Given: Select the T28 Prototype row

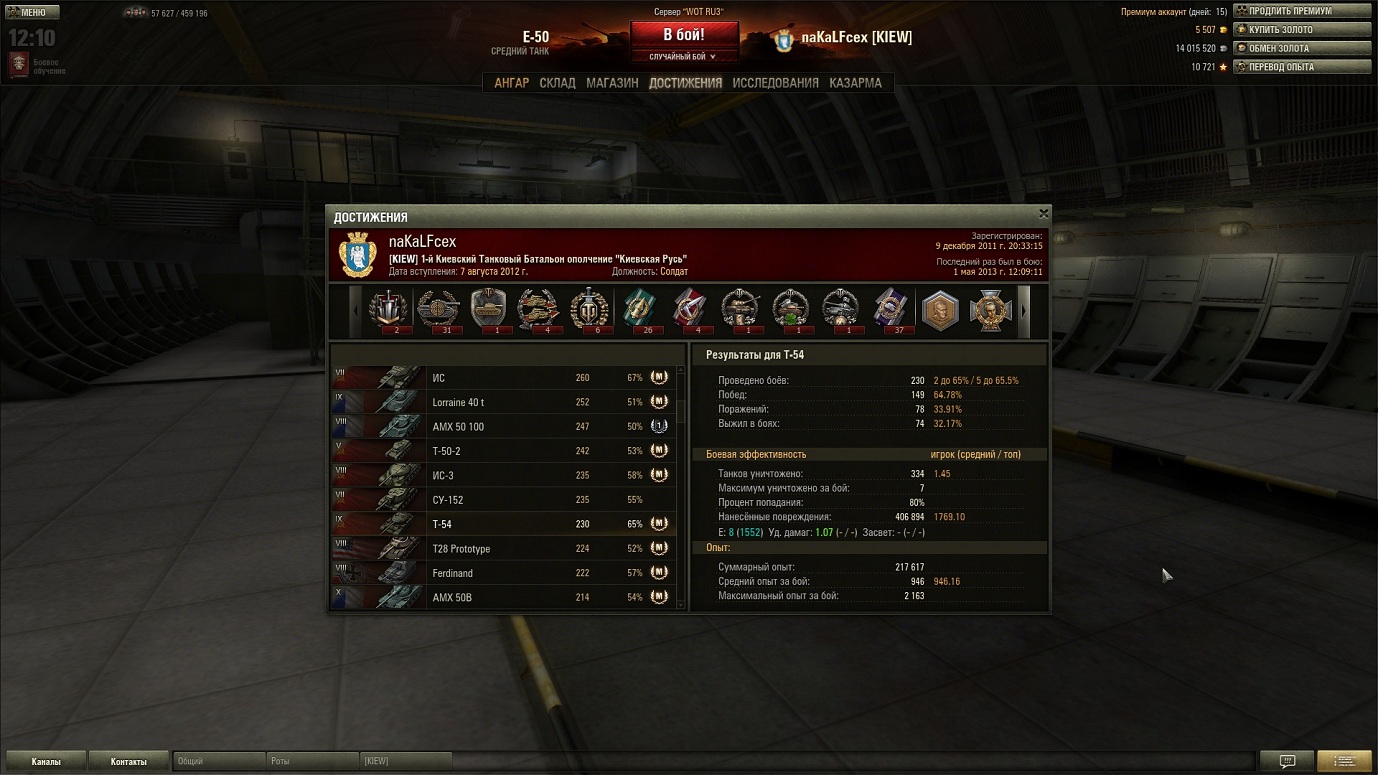Looking at the screenshot, I should pos(503,549).
